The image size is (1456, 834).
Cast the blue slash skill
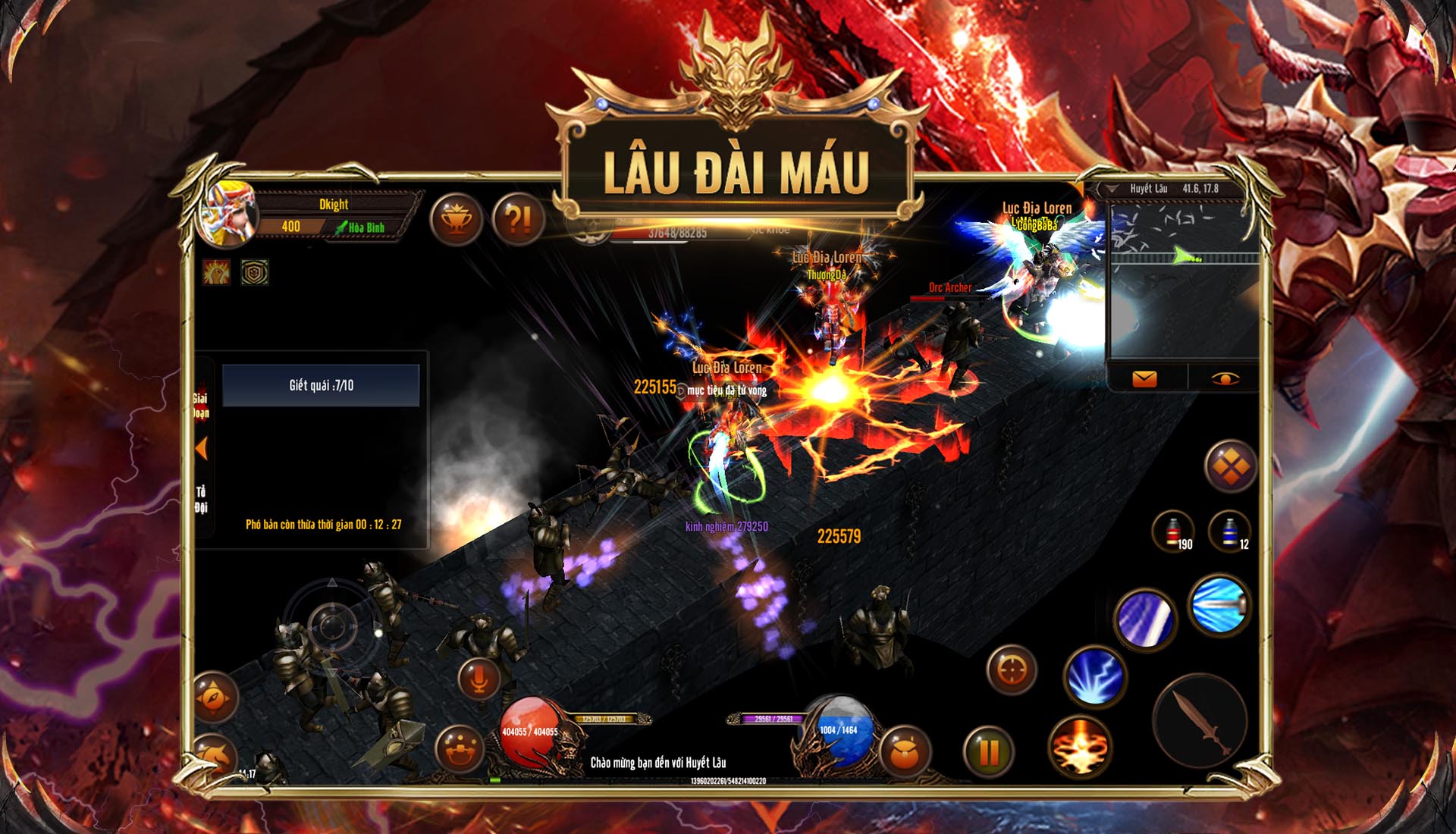(x=1145, y=619)
